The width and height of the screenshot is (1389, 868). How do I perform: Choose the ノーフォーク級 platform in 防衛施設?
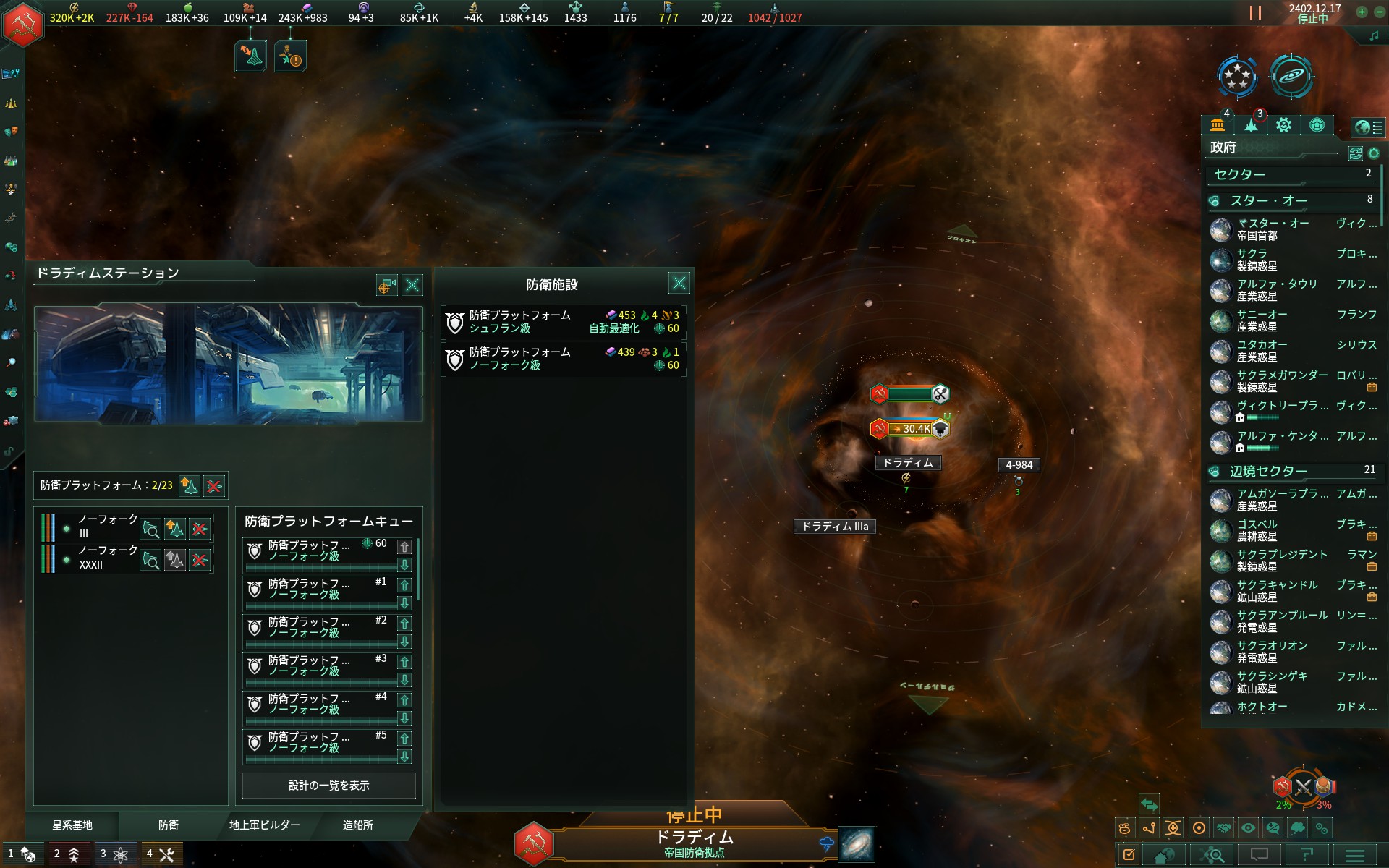click(x=563, y=359)
